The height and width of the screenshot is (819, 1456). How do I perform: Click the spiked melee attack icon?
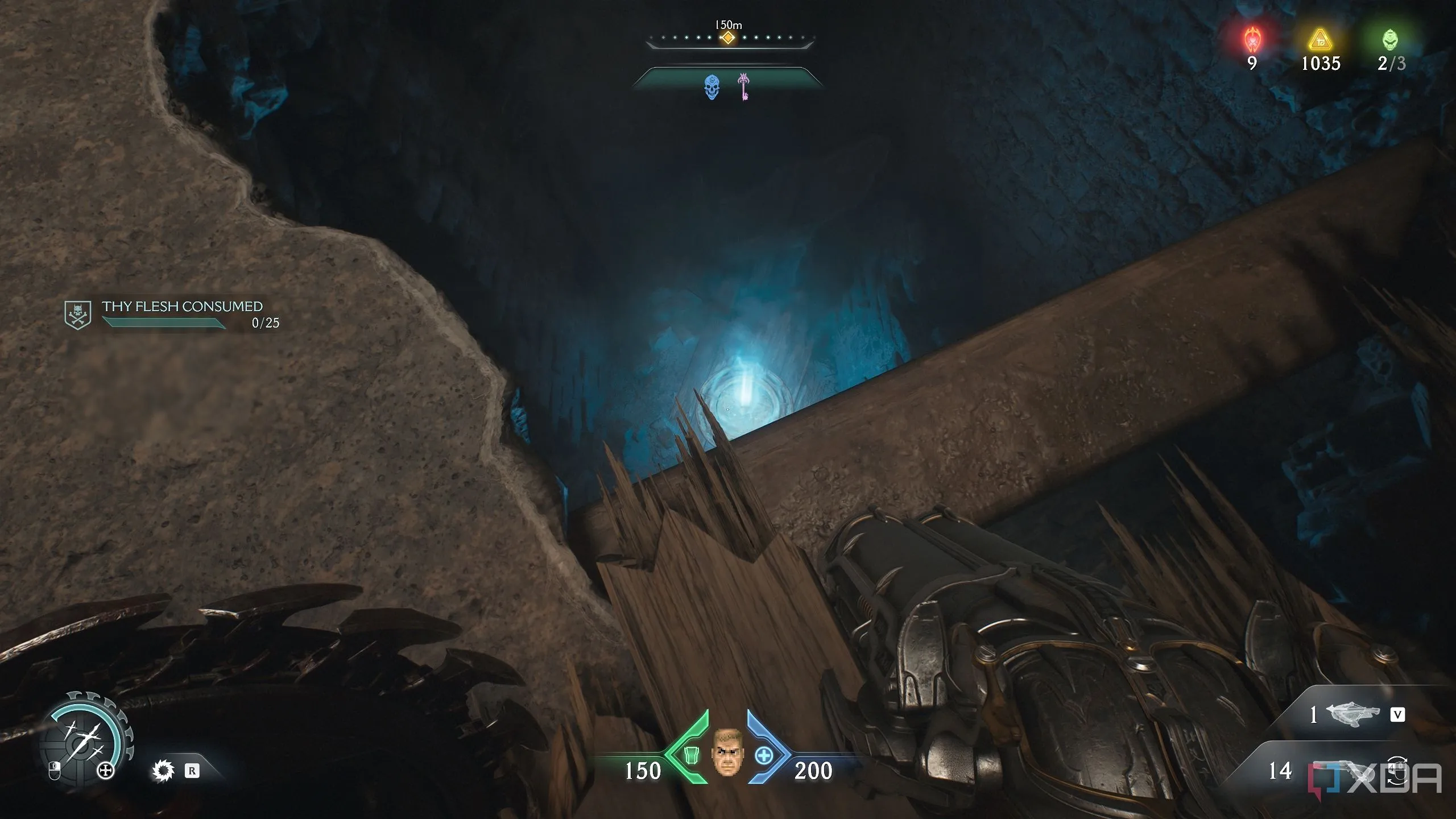tap(163, 771)
